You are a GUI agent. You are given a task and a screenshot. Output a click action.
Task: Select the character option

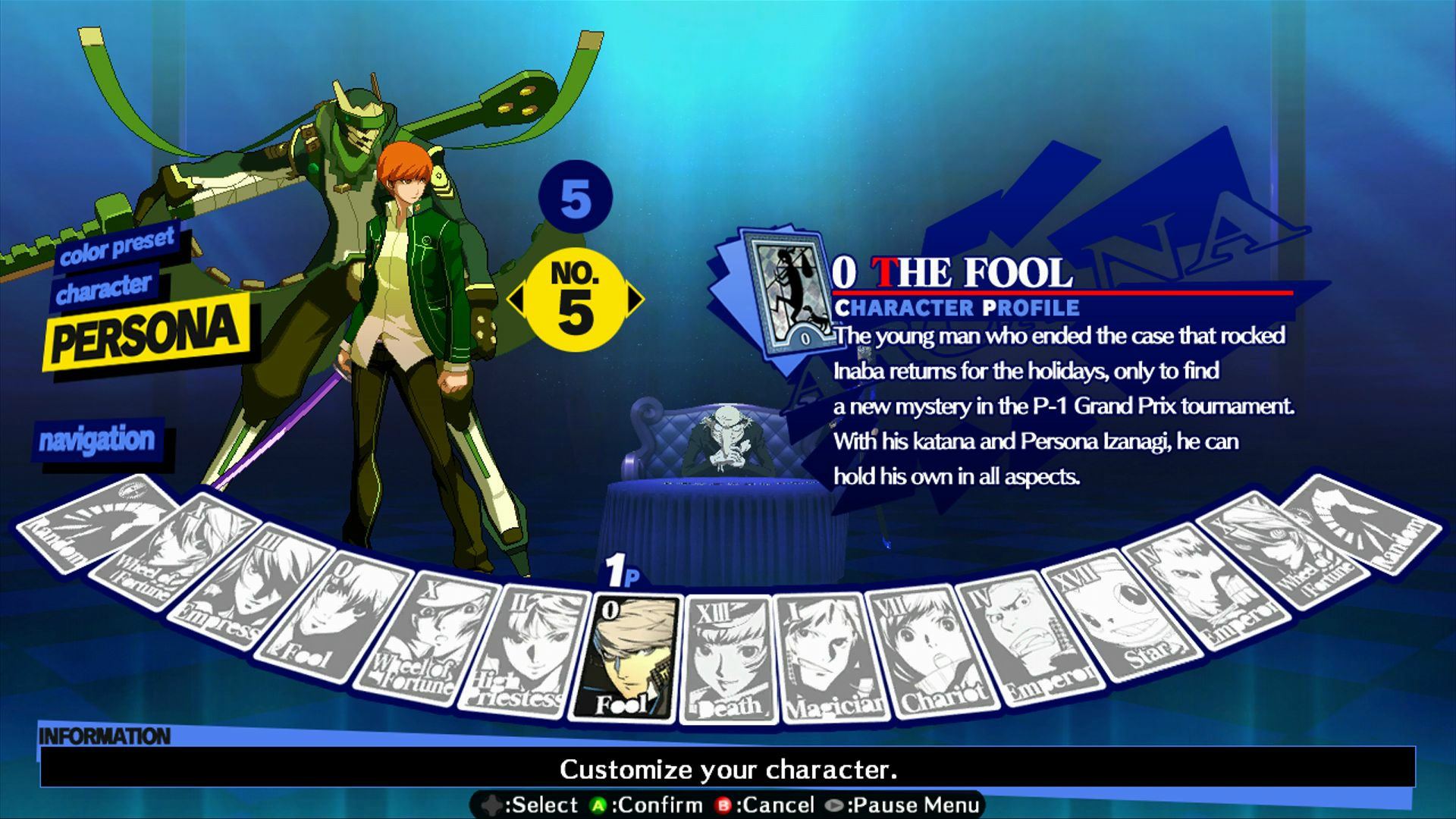(x=106, y=287)
